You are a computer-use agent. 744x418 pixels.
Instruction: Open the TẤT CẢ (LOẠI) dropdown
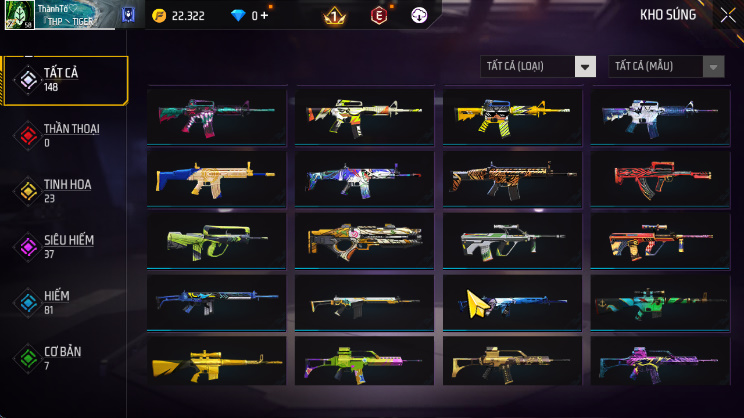(539, 66)
